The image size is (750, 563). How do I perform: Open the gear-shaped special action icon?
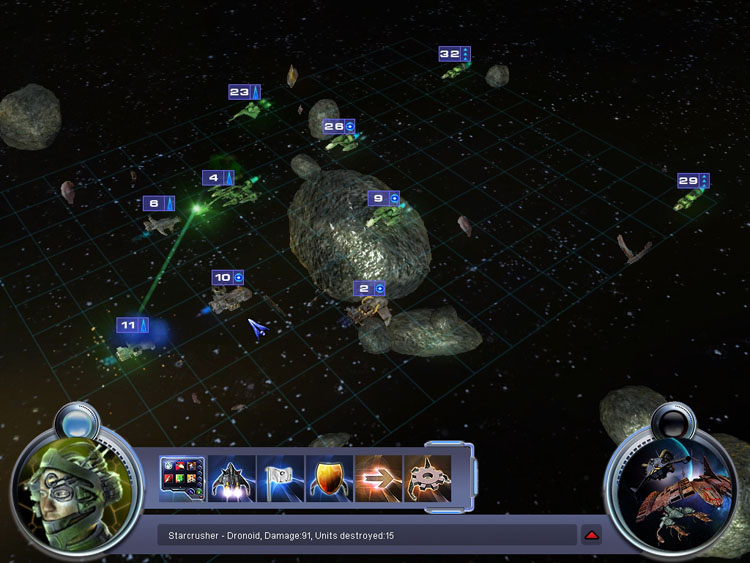click(427, 479)
